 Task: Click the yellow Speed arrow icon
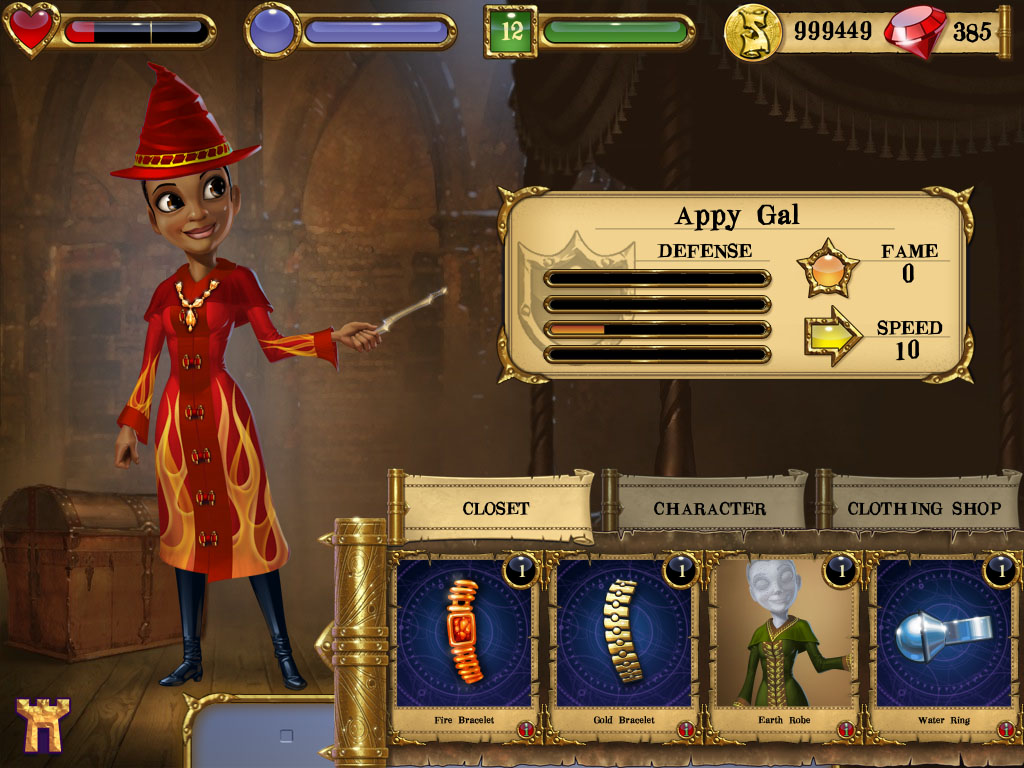pos(832,337)
